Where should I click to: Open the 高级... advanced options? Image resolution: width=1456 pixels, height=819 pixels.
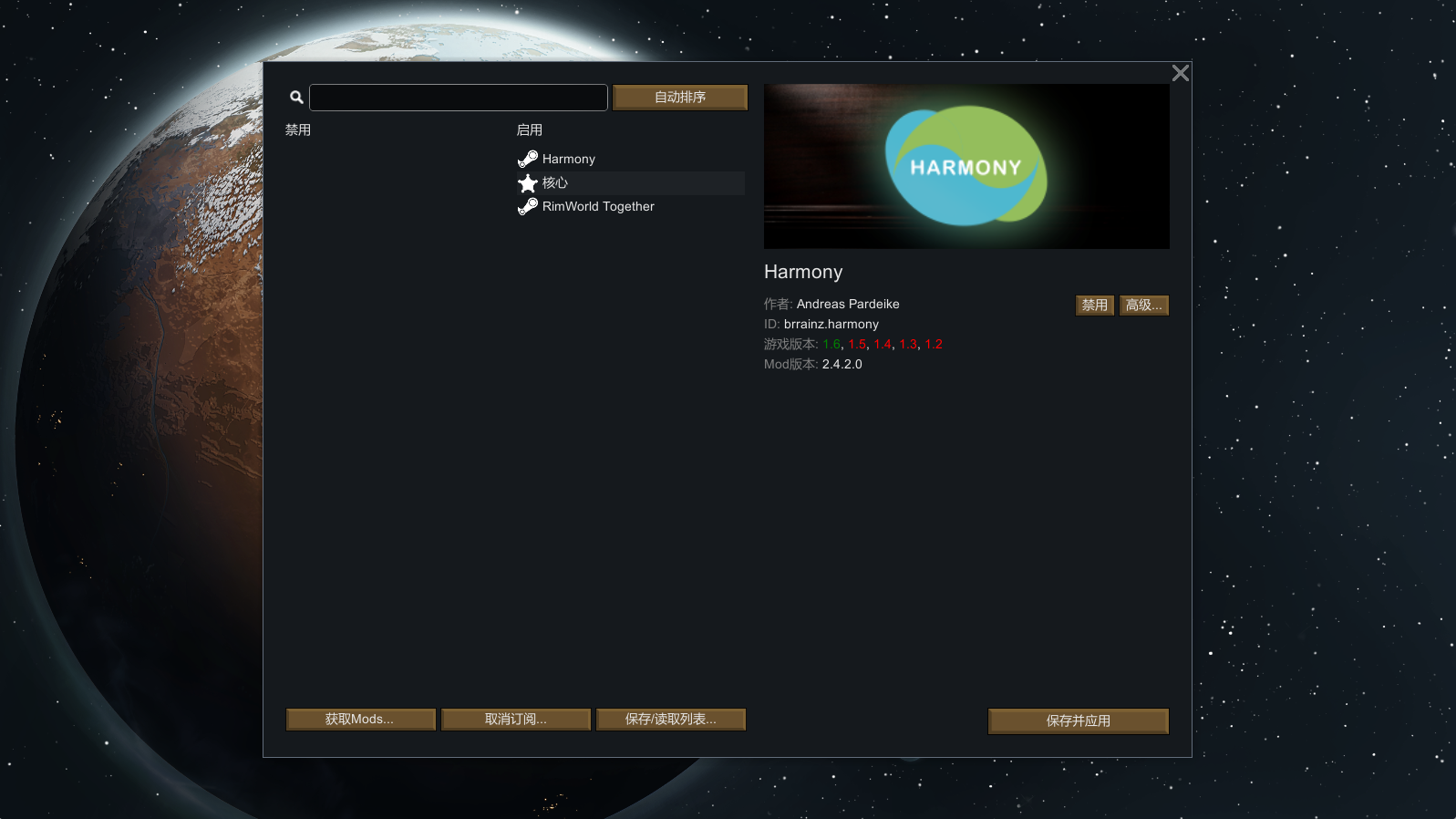[1143, 306]
